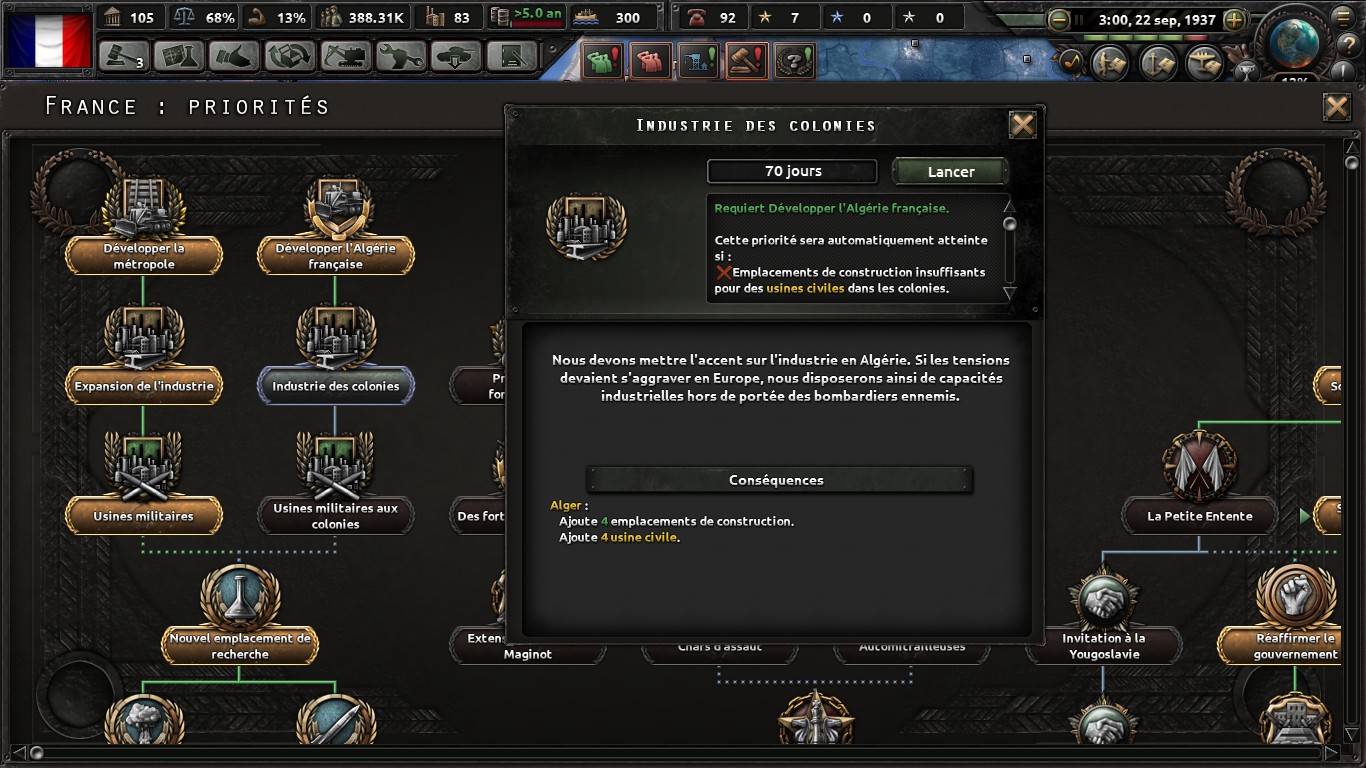
Task: Launch the Industrie des colonies focus
Action: click(x=950, y=171)
